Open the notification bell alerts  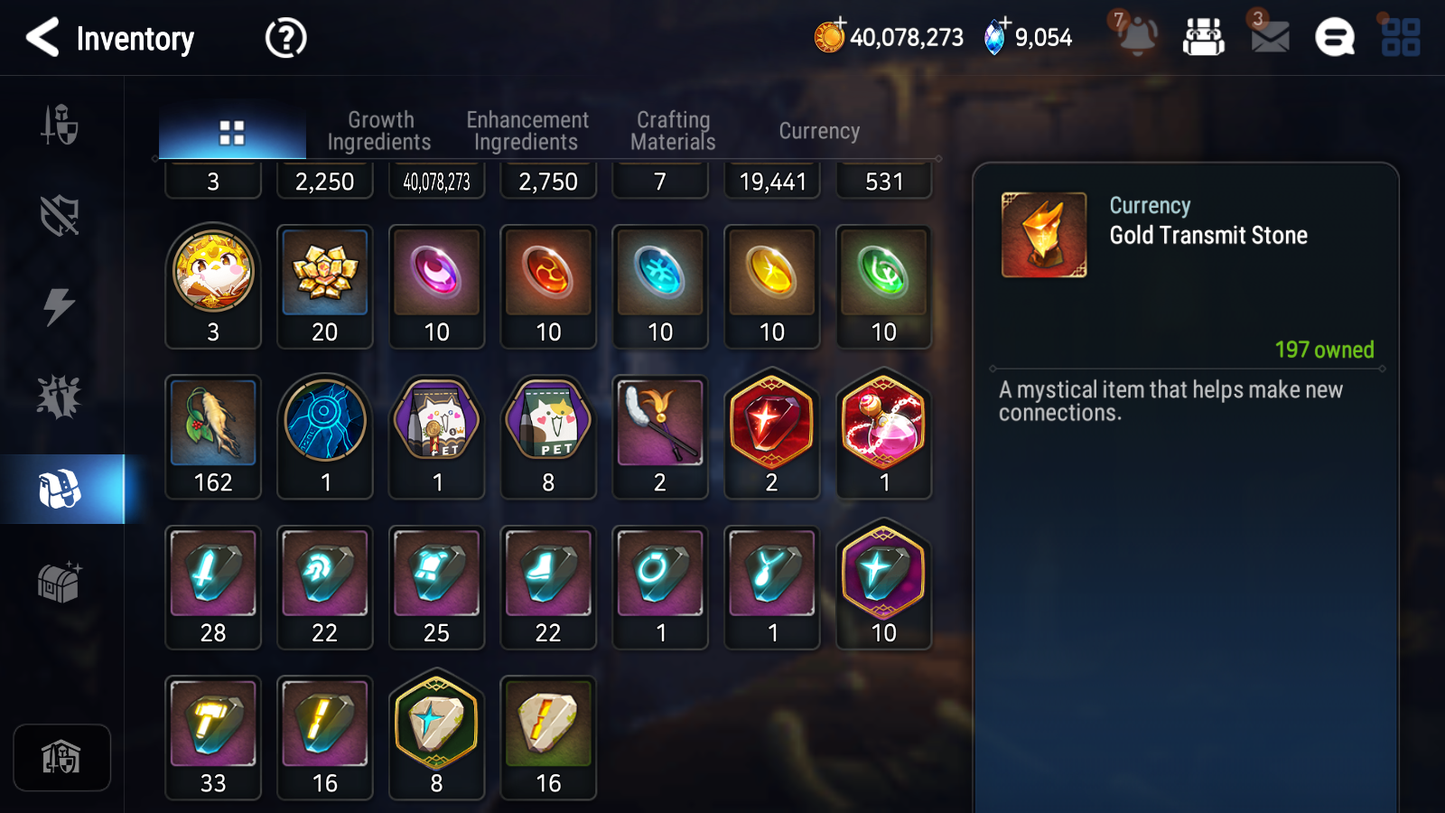[x=1137, y=36]
